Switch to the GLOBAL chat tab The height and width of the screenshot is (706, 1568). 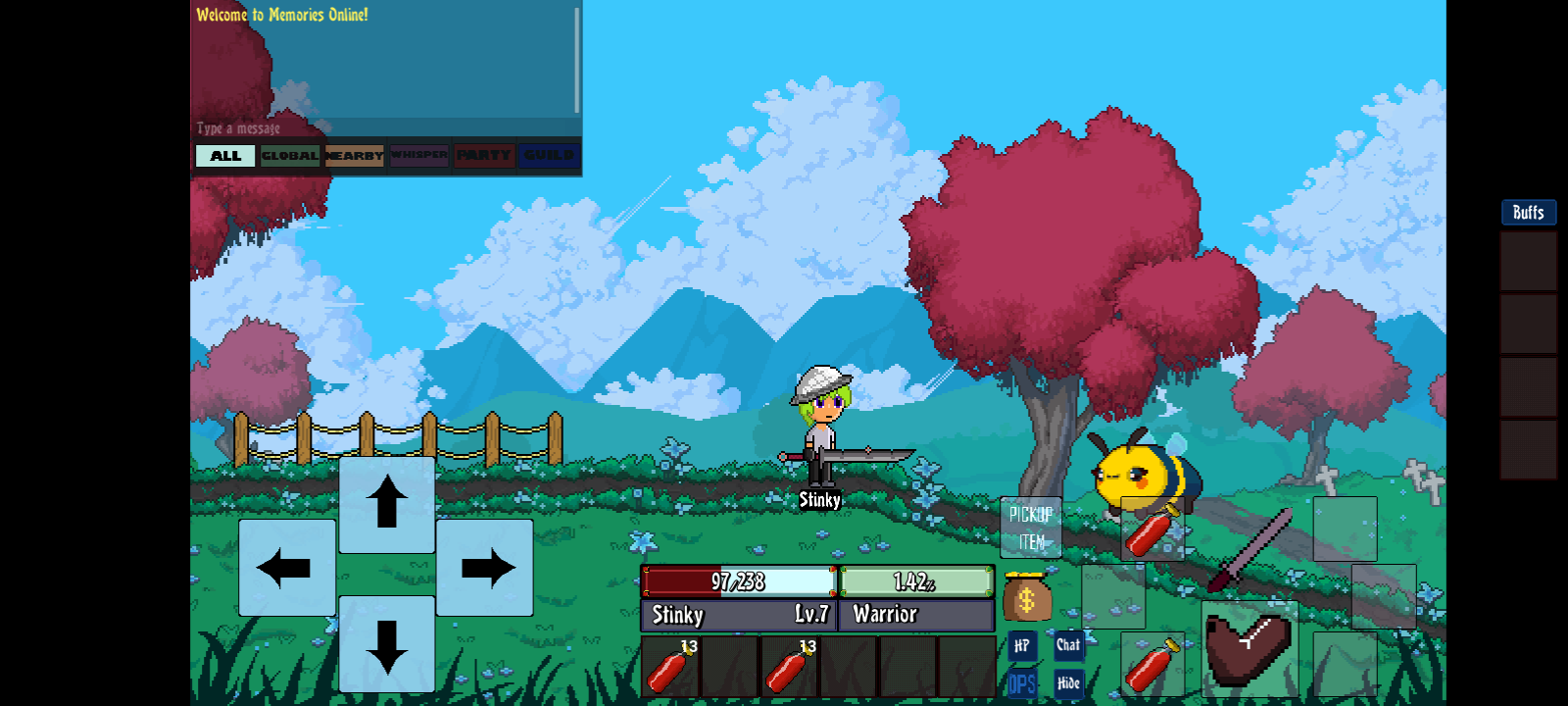click(x=290, y=156)
